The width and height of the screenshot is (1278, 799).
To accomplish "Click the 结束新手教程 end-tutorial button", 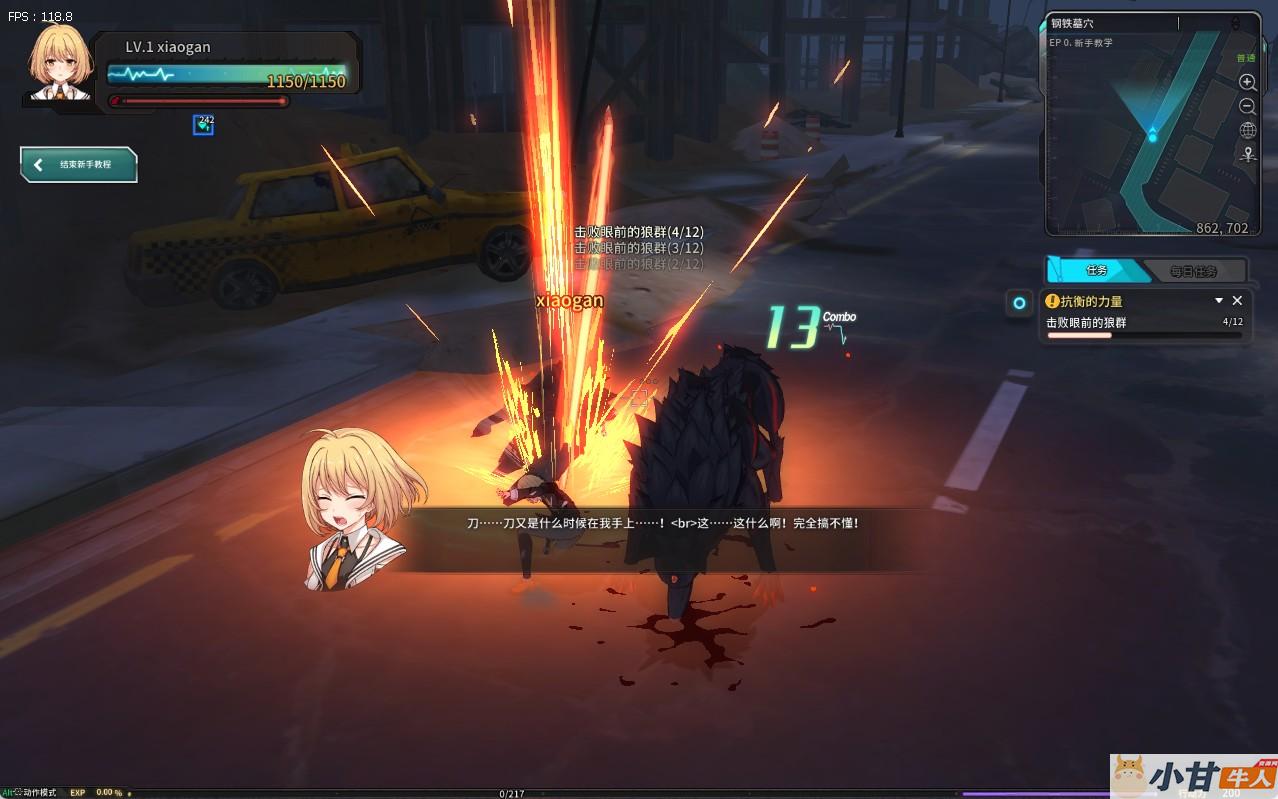I will click(x=79, y=165).
